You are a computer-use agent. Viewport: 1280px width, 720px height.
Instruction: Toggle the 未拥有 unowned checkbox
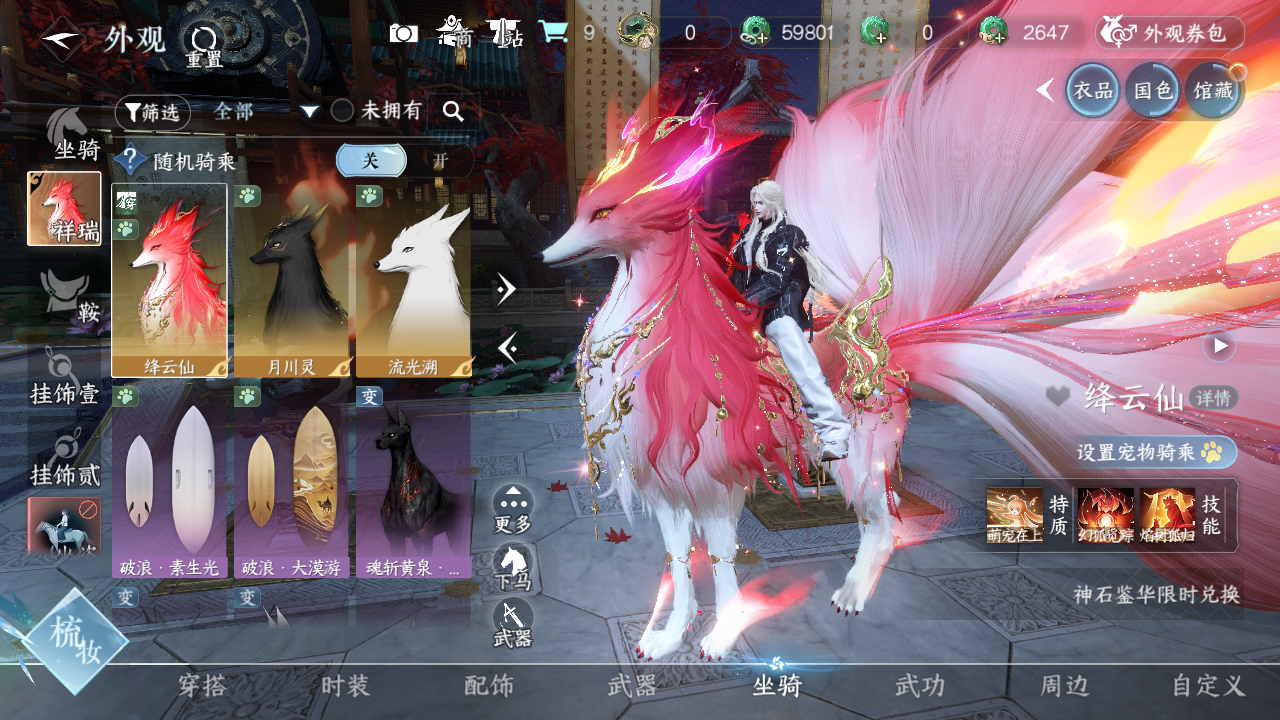tap(342, 111)
